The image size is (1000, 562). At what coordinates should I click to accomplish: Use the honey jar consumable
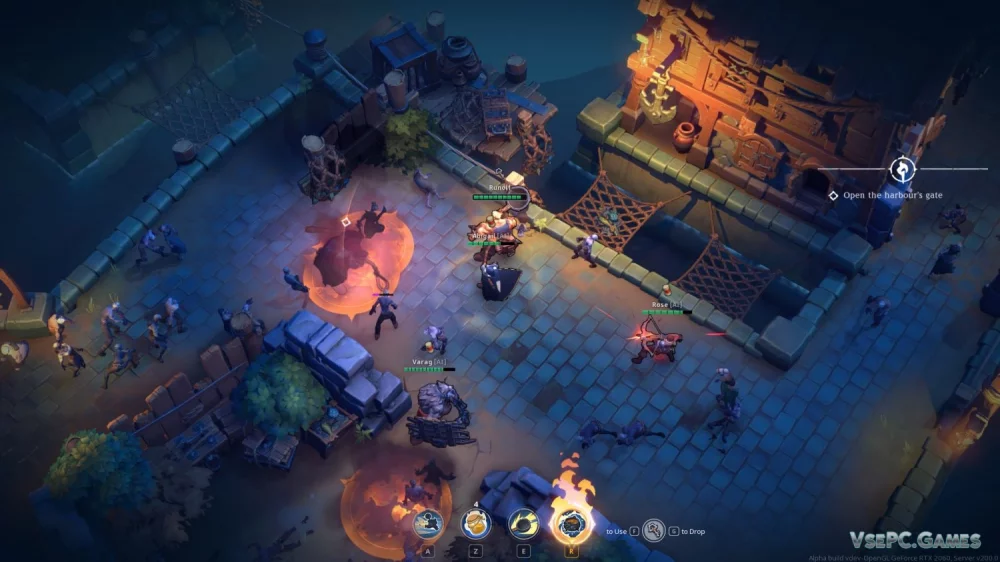(x=476, y=523)
